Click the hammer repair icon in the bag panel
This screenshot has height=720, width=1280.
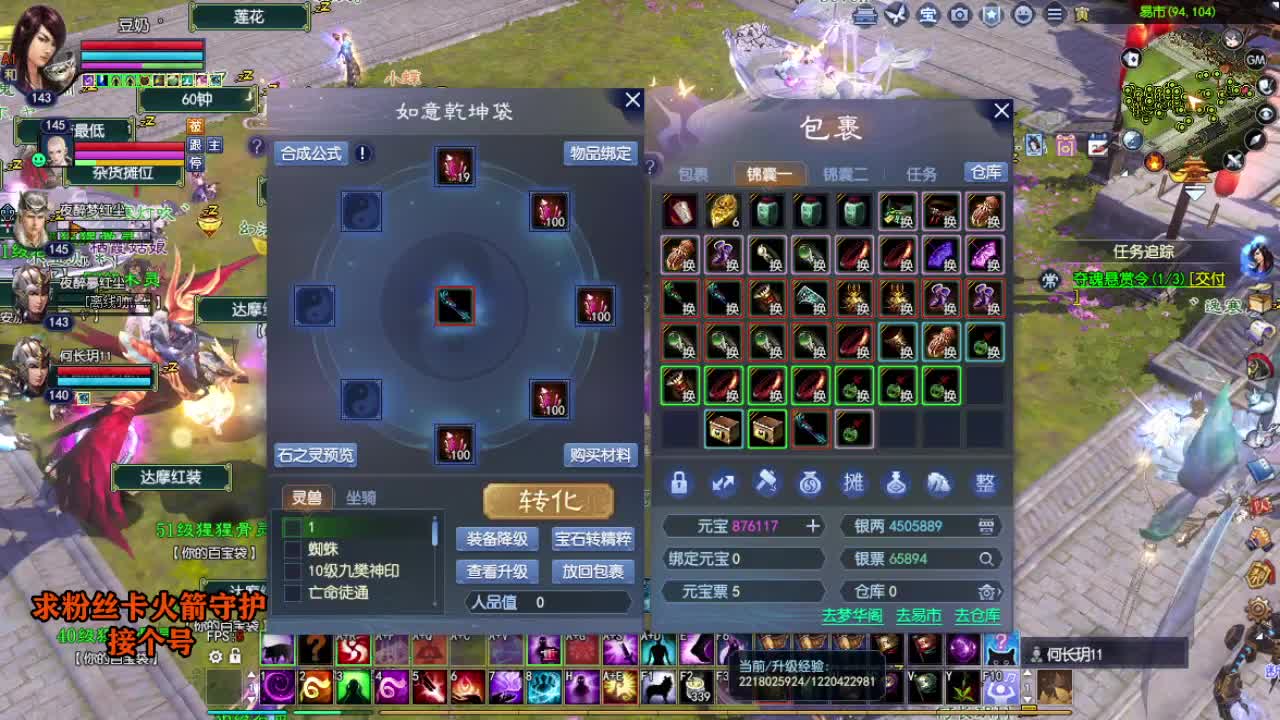[x=768, y=483]
